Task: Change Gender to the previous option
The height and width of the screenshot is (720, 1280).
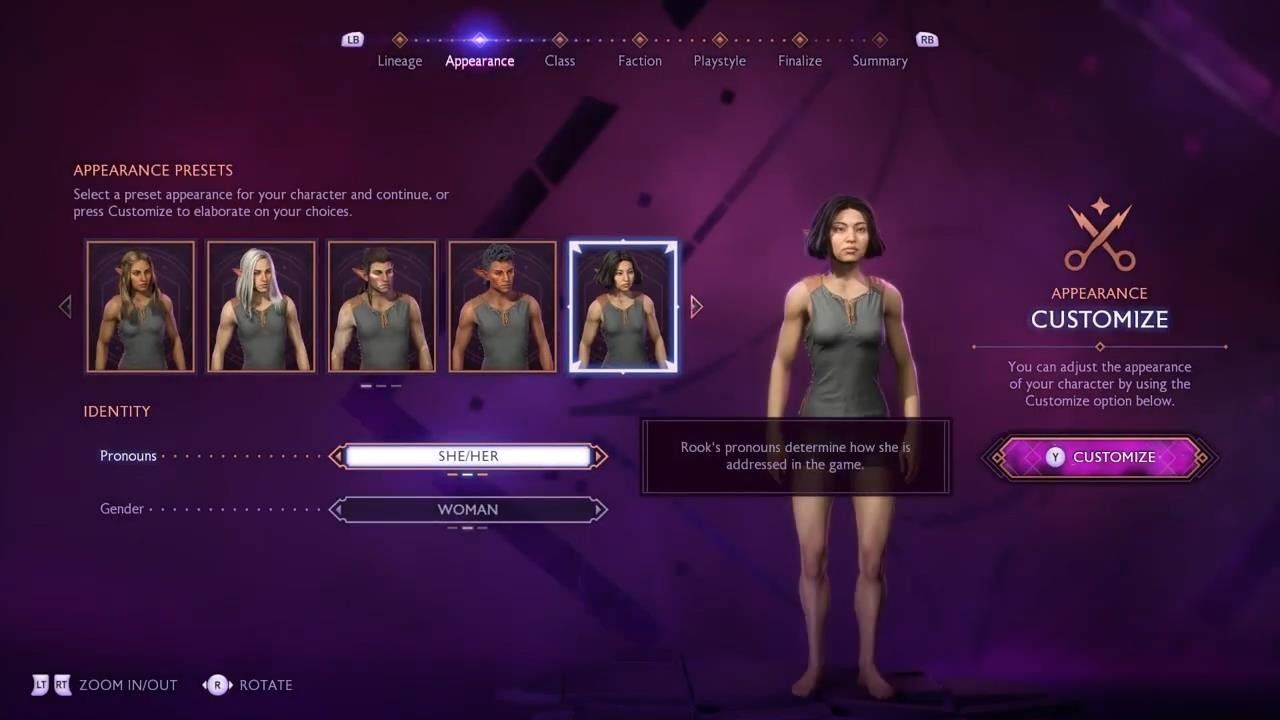Action: pos(337,509)
